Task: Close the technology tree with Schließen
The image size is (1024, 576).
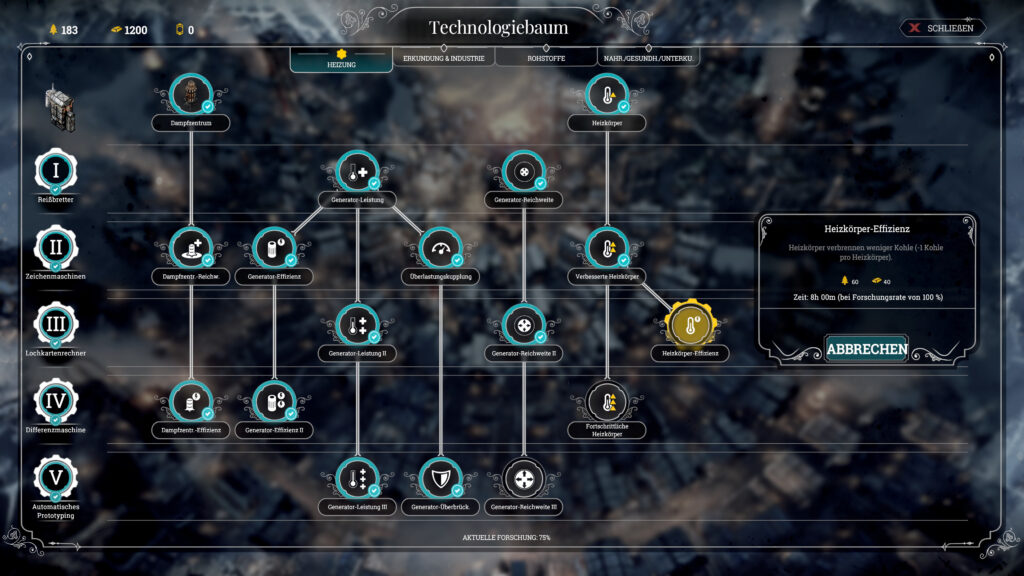Action: [943, 28]
